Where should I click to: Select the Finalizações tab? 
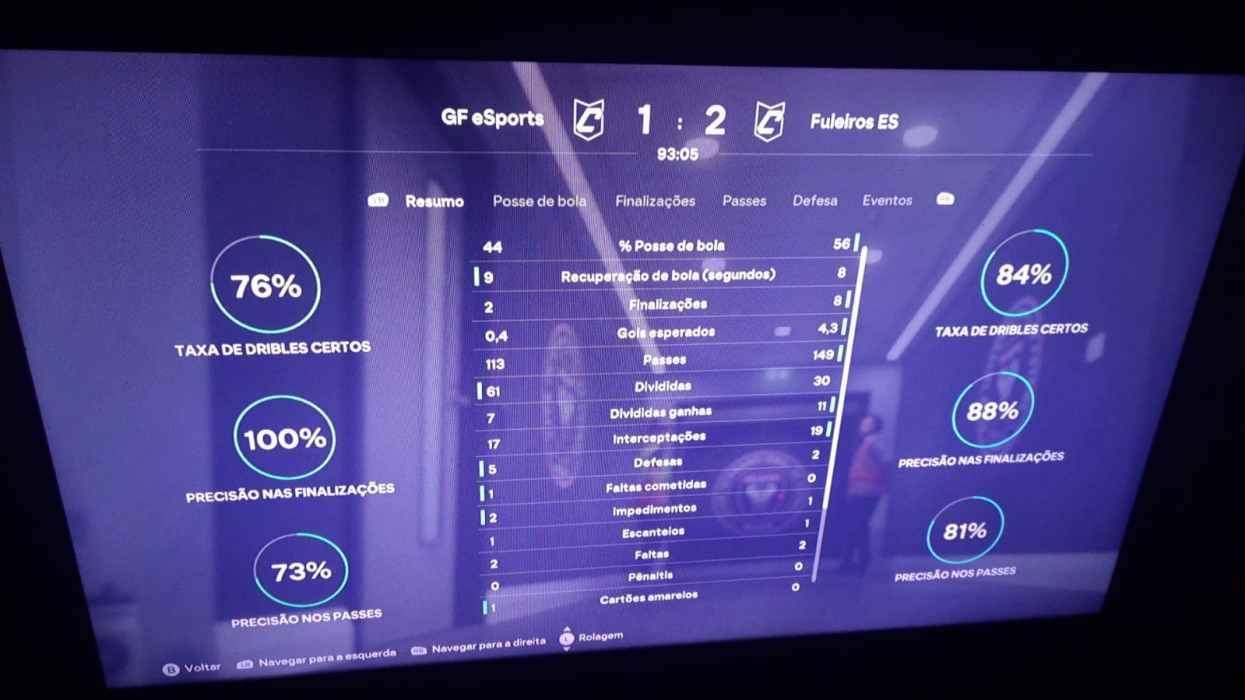coord(655,201)
